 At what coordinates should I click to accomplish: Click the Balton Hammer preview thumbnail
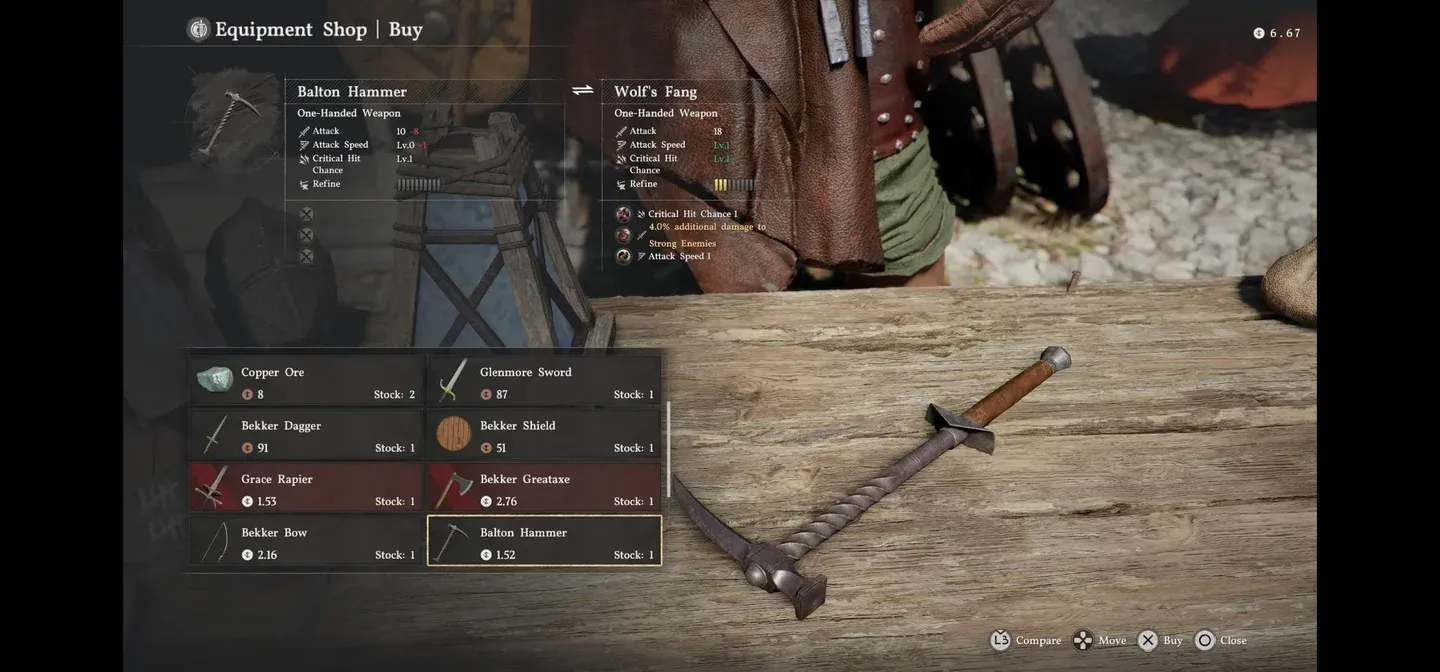tap(232, 119)
